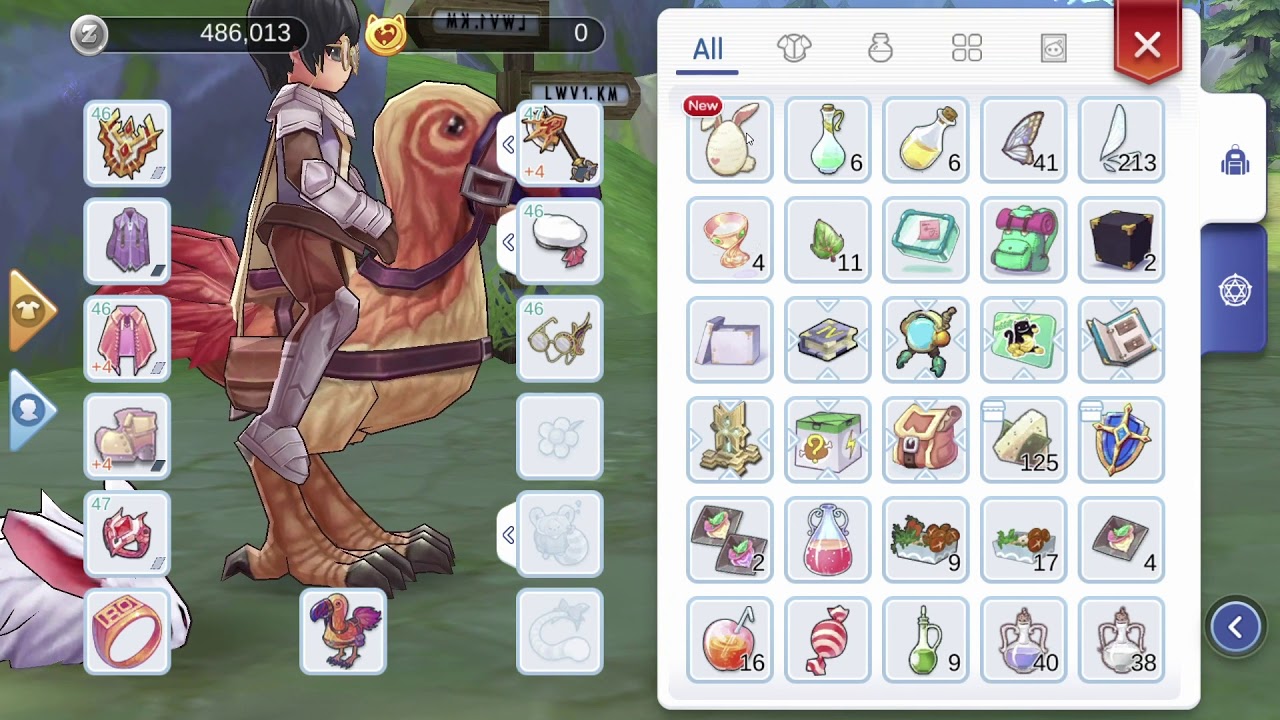This screenshot has height=720, width=1280.
Task: Tap the Peco Peco pet portrait at bottom
Action: click(x=343, y=633)
